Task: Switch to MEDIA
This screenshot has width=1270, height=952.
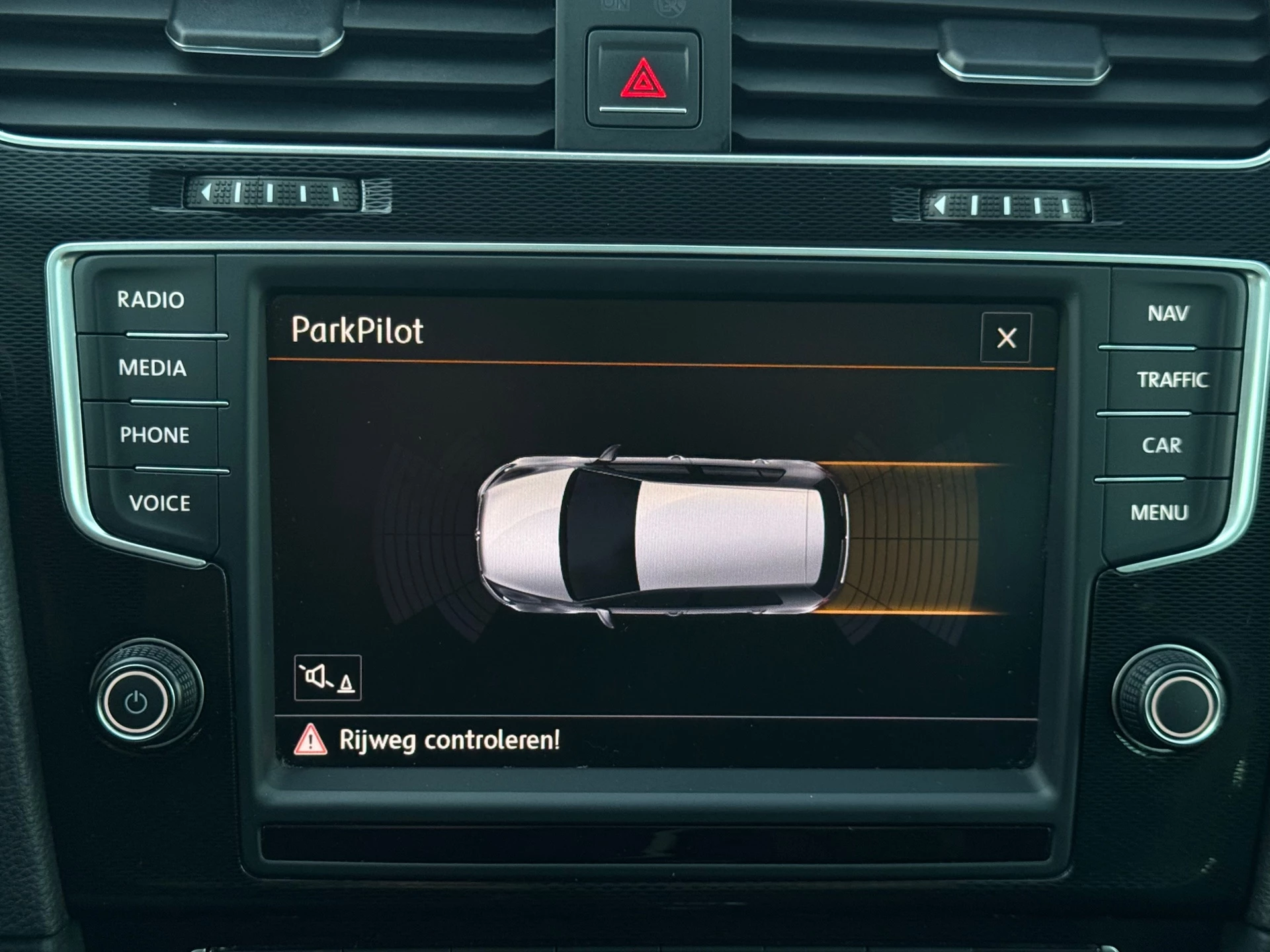Action: (x=152, y=368)
